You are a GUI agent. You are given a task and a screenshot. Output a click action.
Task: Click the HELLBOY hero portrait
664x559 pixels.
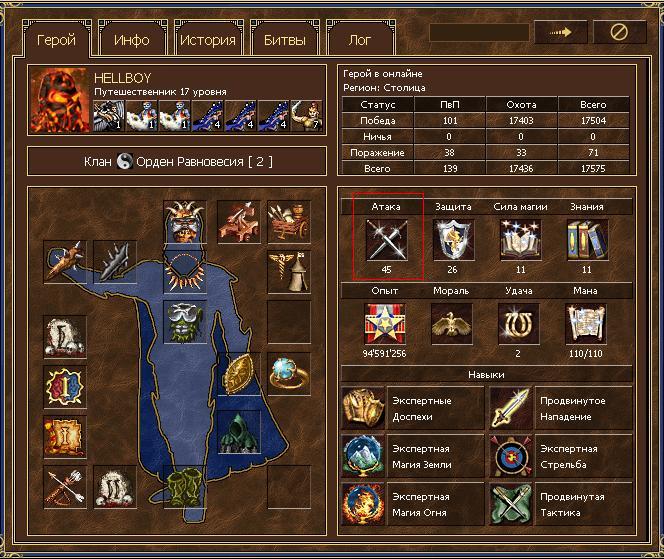point(59,99)
